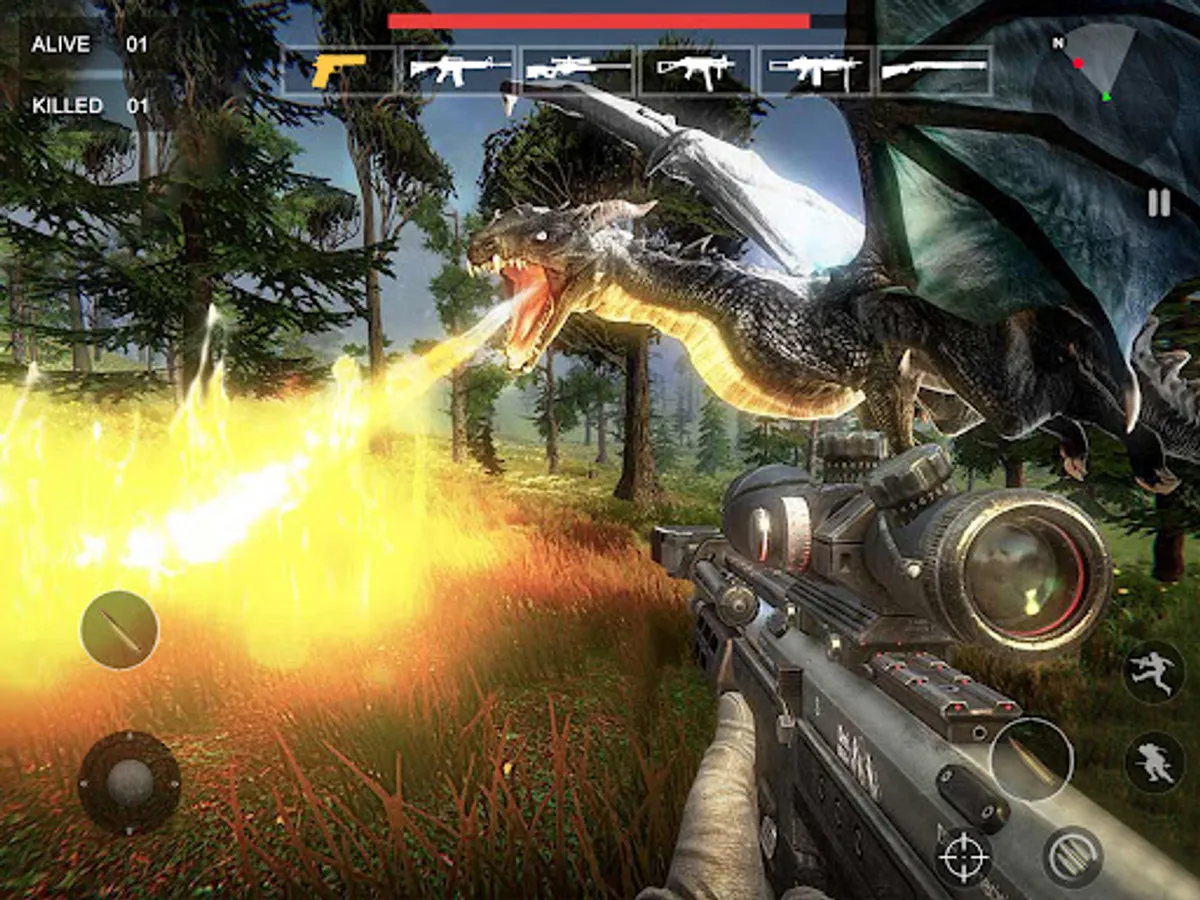Pause the game
1200x900 pixels.
click(x=1158, y=204)
